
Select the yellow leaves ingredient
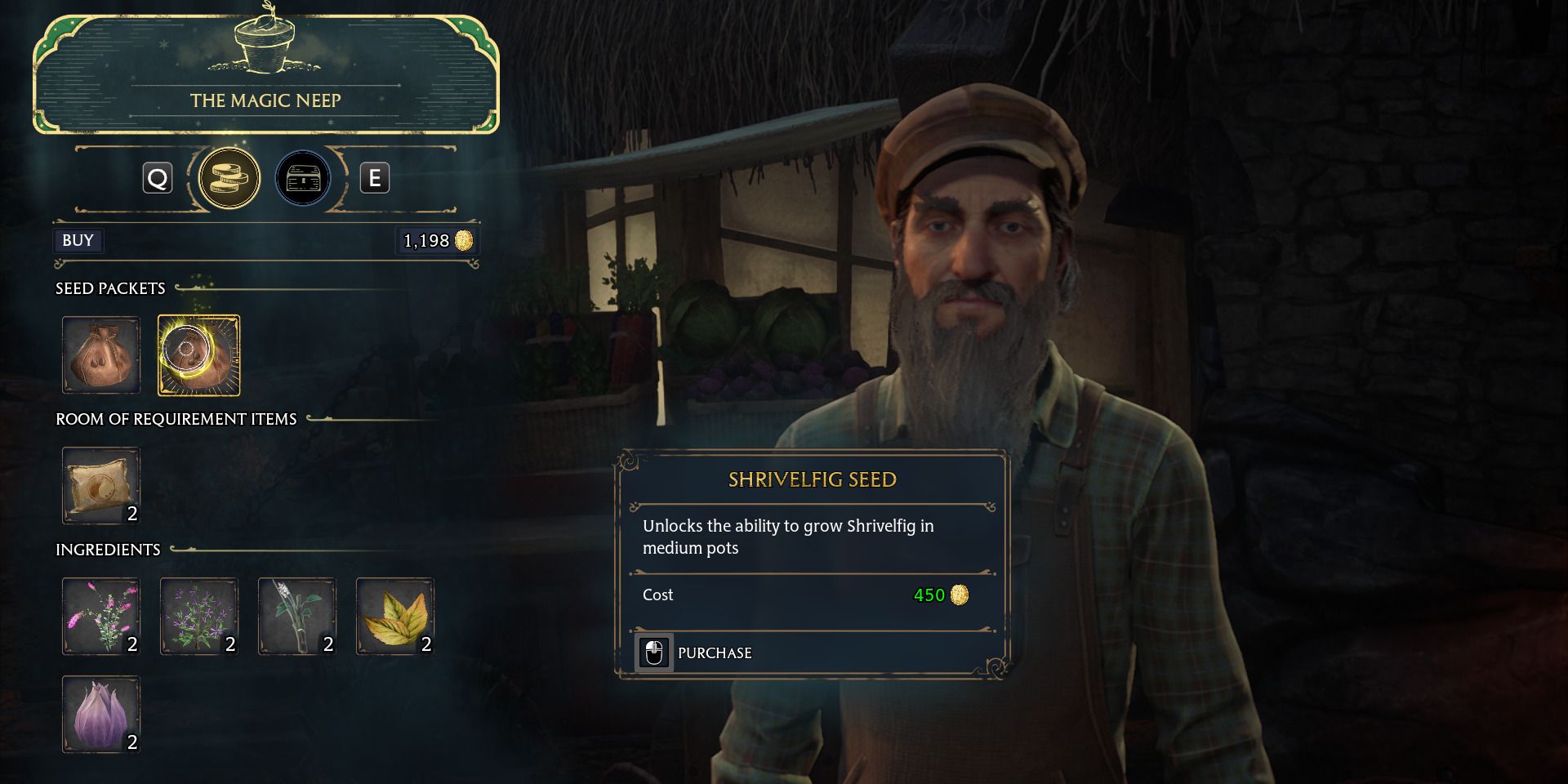point(394,617)
